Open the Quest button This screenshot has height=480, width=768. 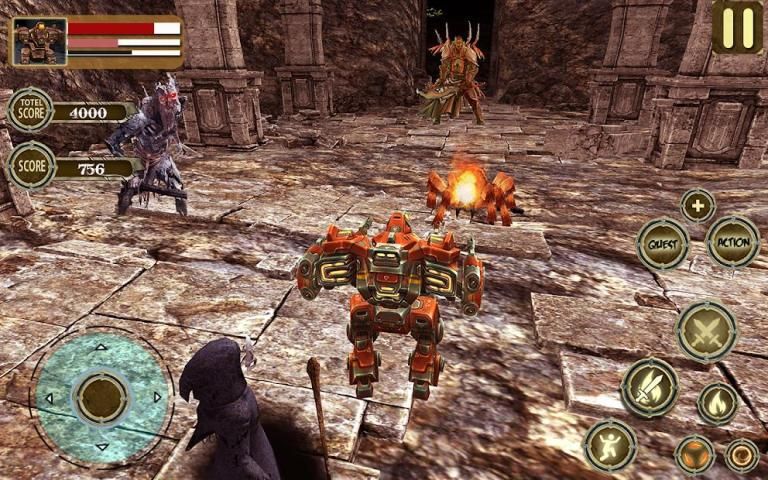662,244
